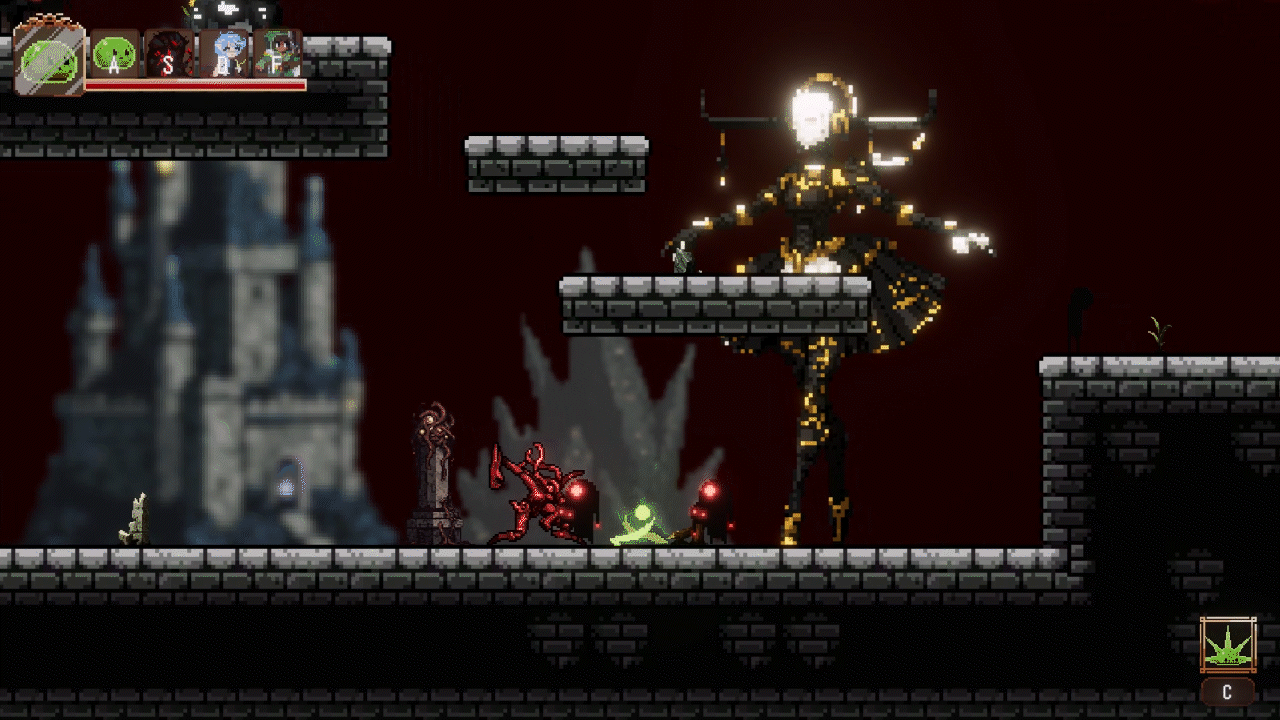Pick the blue-haired girl character form
Screen dimensions: 1280x720
point(223,54)
